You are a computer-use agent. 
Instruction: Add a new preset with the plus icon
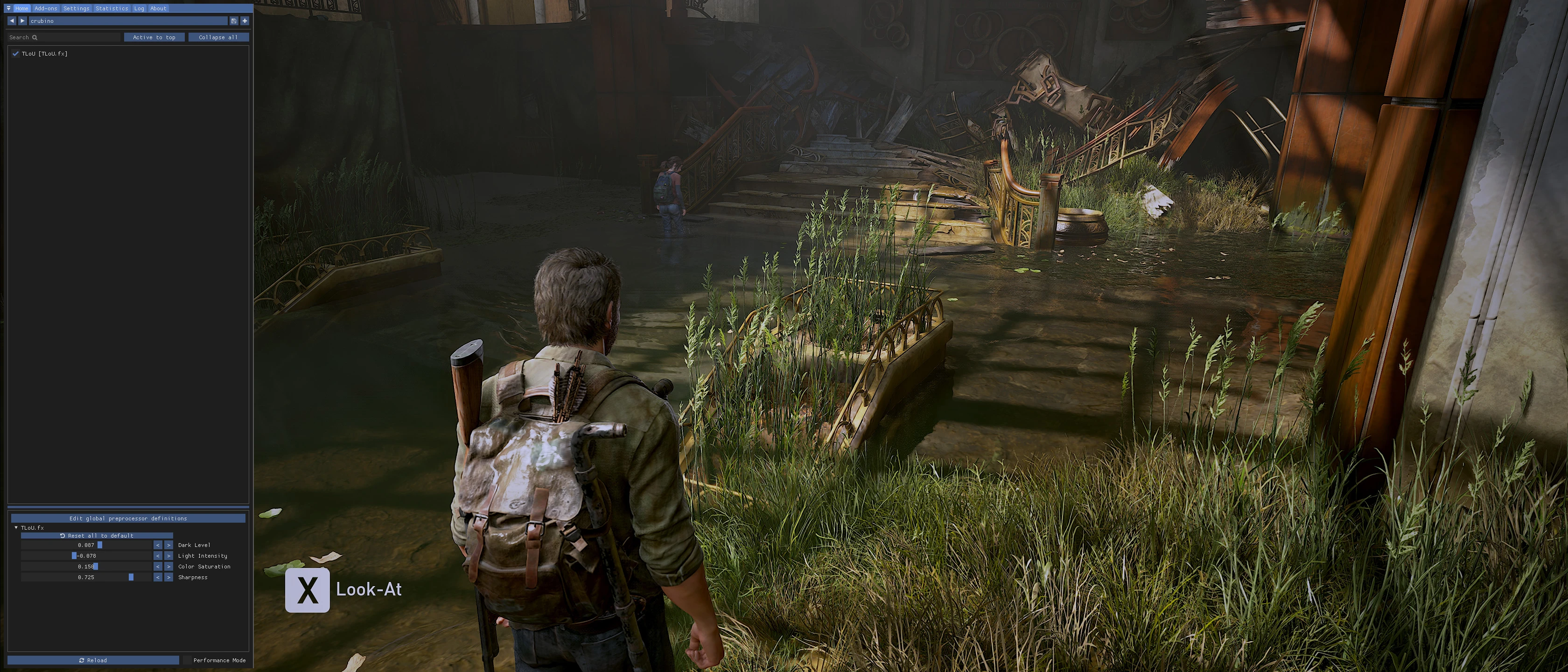pos(244,21)
